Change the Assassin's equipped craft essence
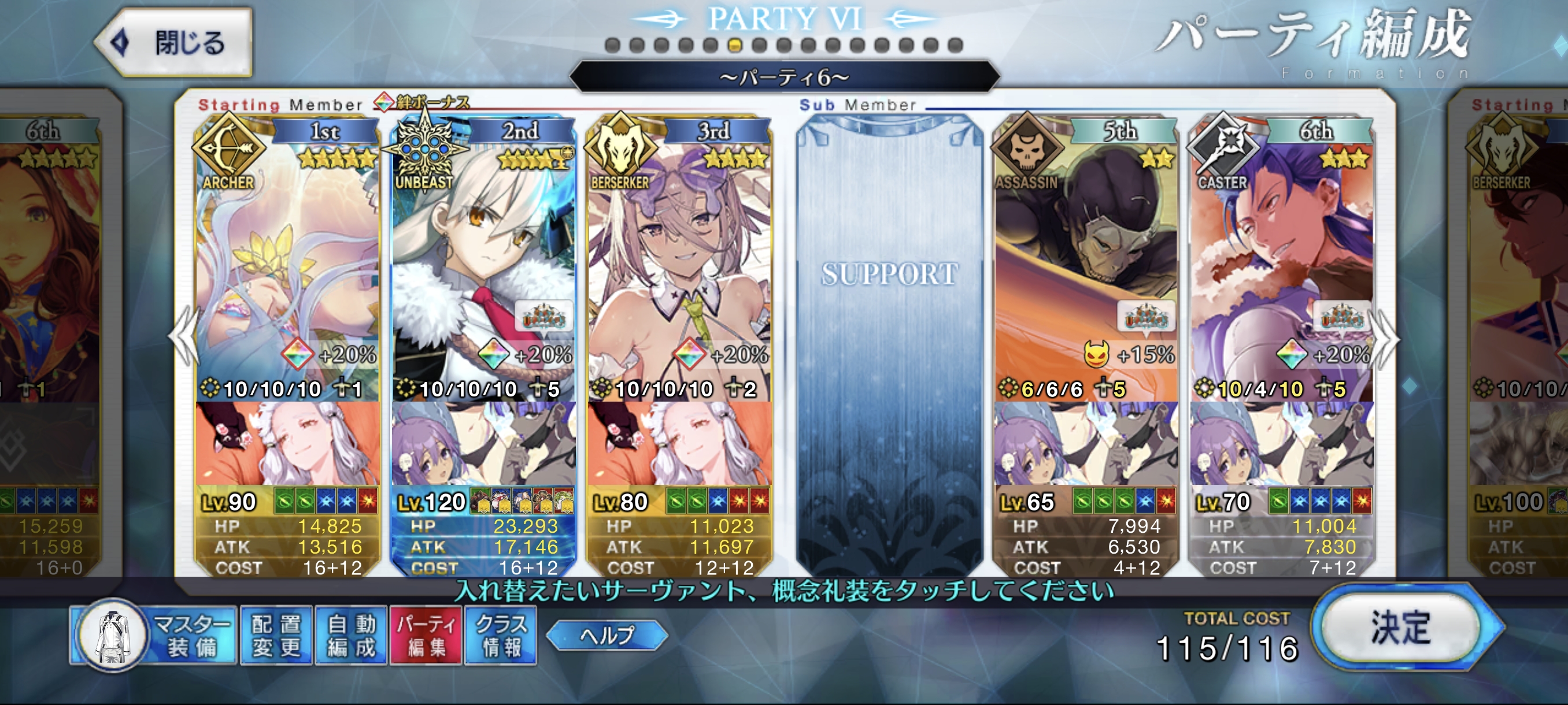Screen dimensions: 1568x705 pos(1085,443)
